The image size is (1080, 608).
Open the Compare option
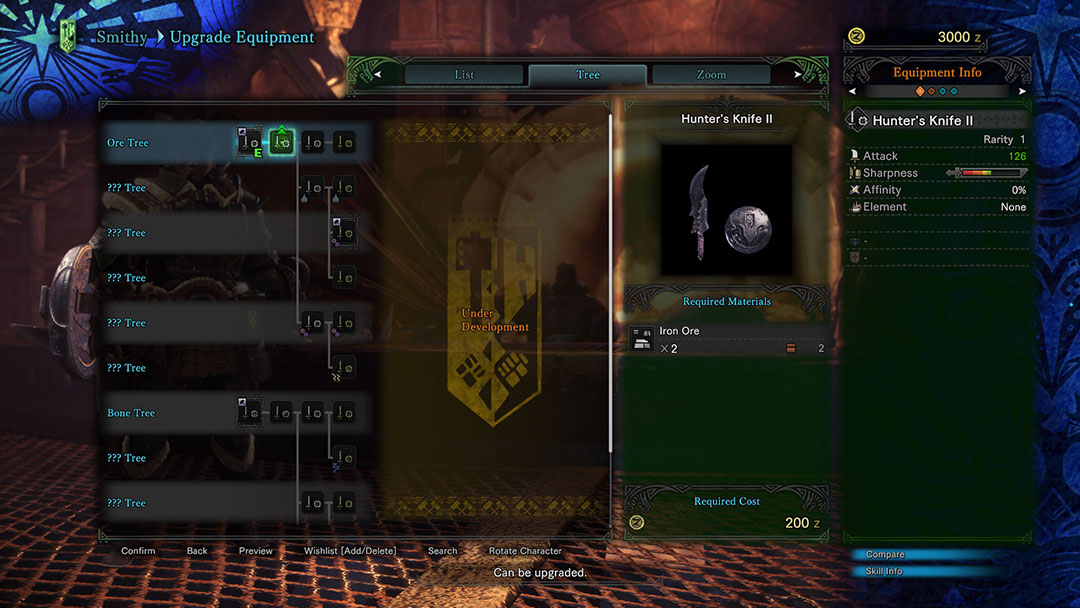pyautogui.click(x=885, y=555)
